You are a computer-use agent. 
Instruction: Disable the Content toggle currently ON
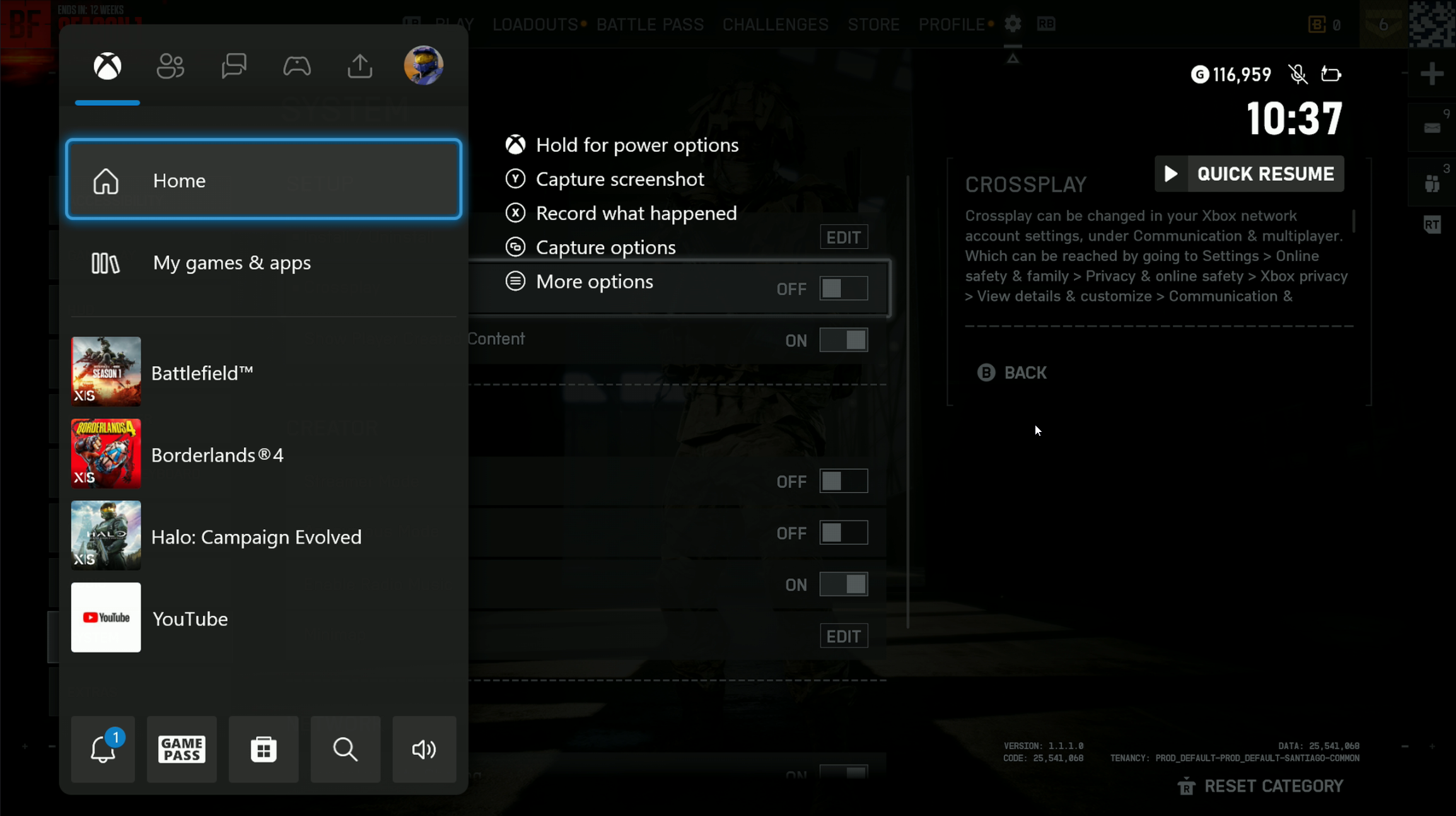[843, 339]
